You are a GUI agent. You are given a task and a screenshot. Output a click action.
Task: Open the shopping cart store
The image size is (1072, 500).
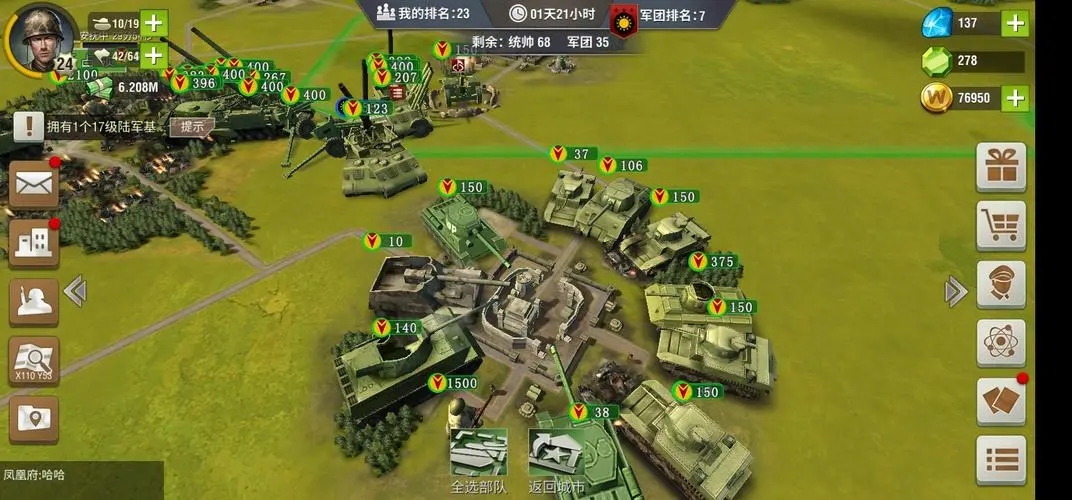[1001, 226]
